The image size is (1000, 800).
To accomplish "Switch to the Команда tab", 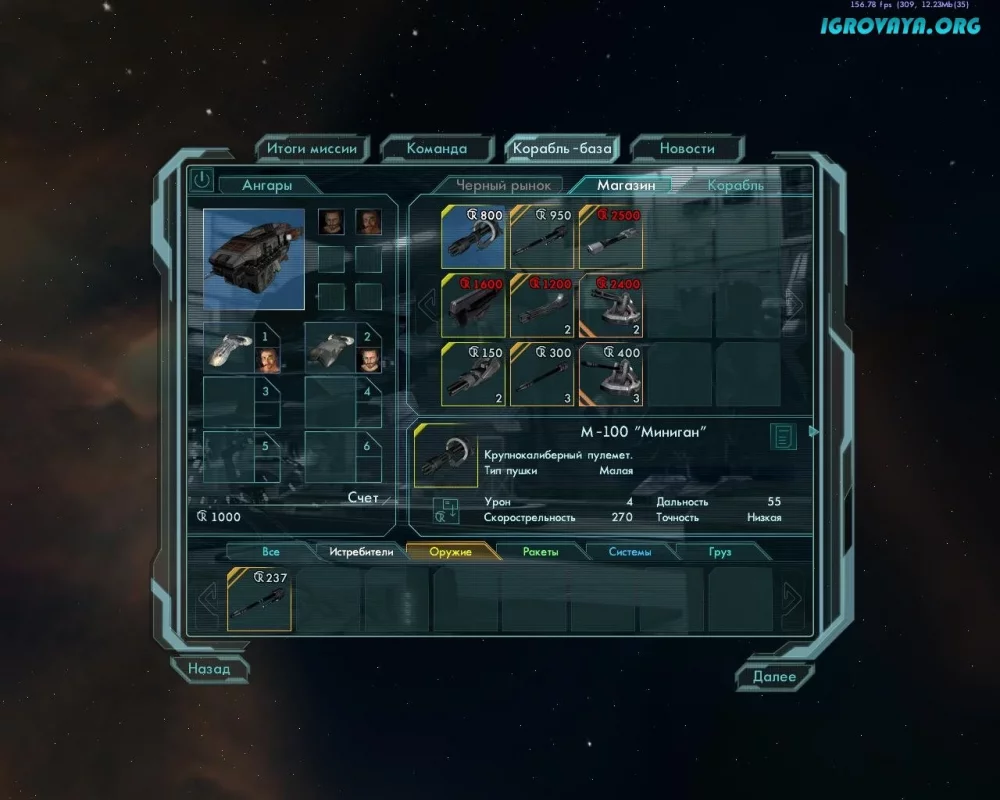I will (x=437, y=149).
